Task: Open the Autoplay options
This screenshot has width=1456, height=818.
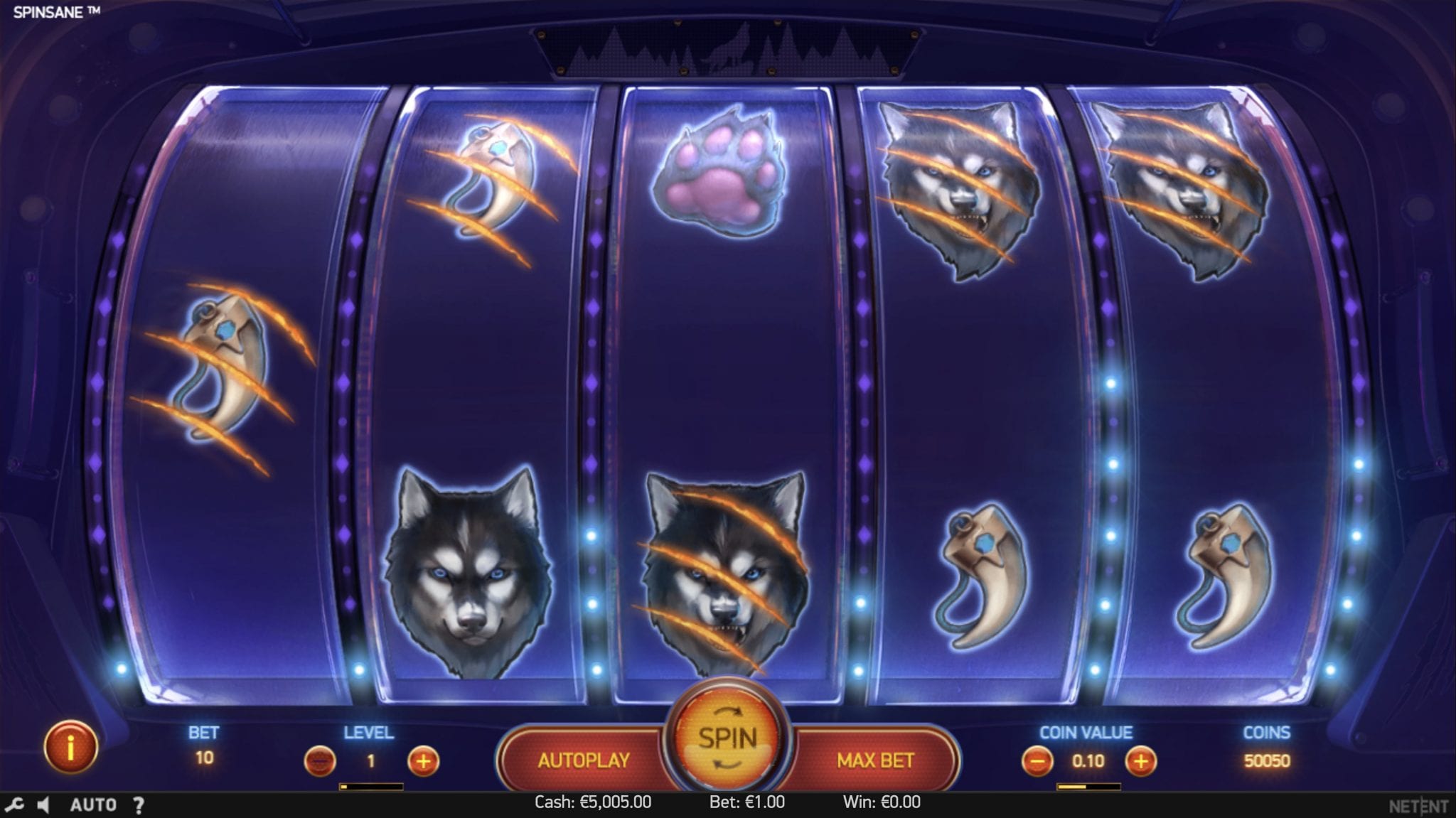Action: point(584,760)
